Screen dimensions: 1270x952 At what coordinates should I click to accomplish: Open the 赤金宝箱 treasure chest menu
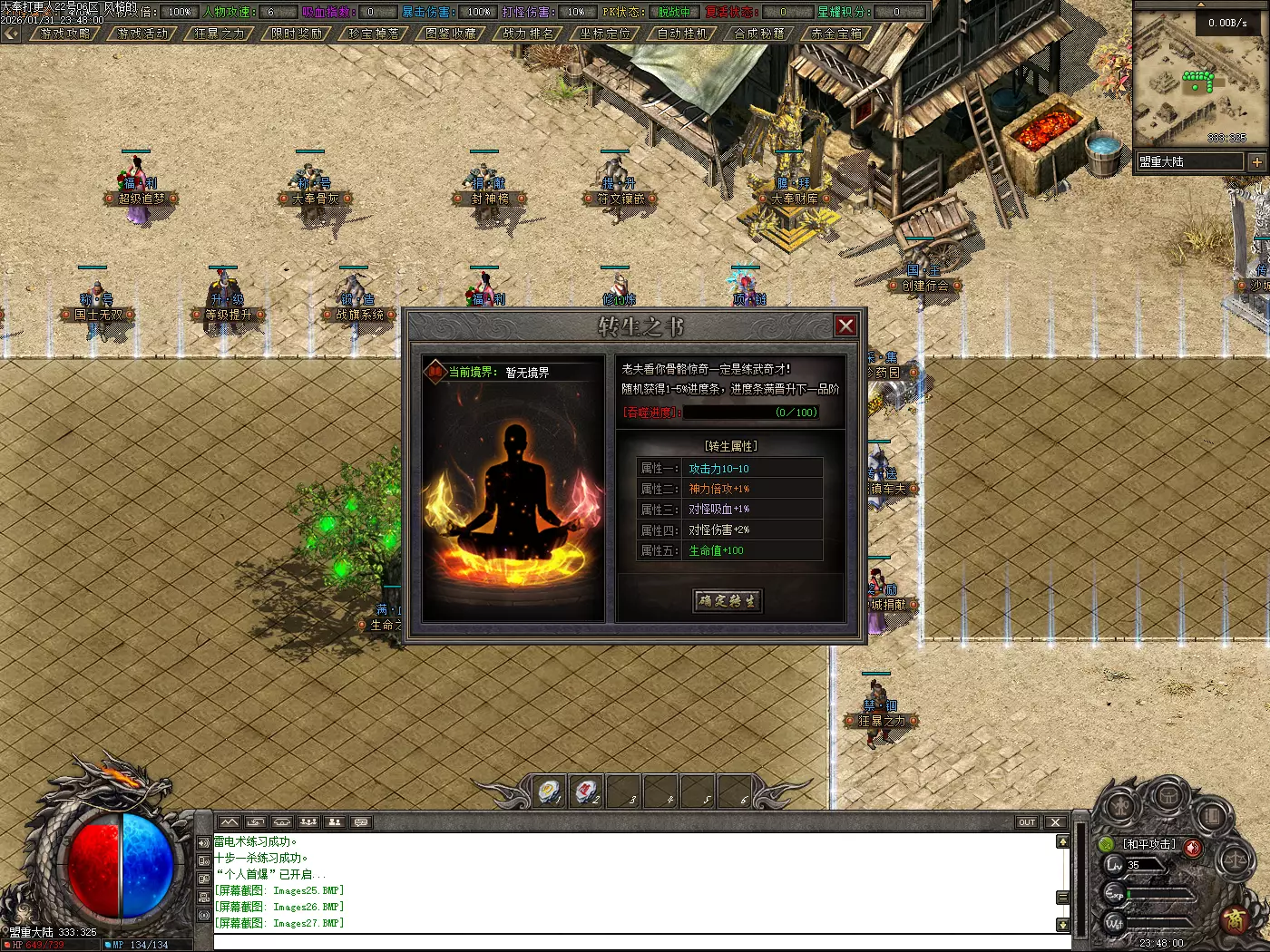pyautogui.click(x=836, y=34)
